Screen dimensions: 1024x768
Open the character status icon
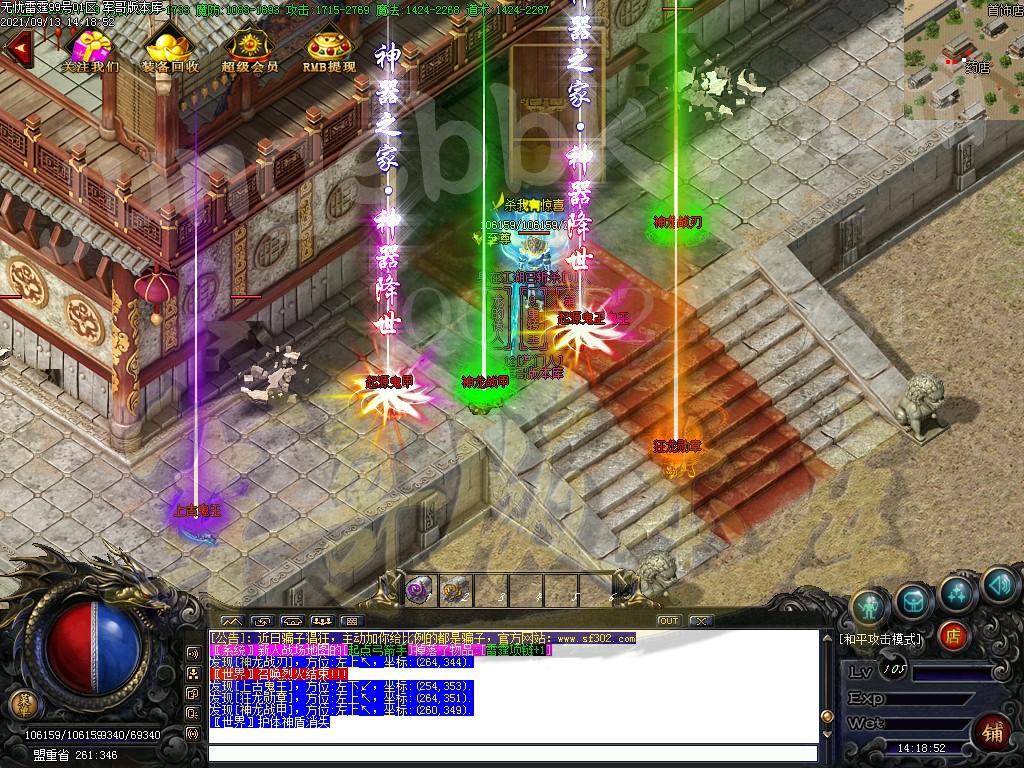[x=871, y=605]
